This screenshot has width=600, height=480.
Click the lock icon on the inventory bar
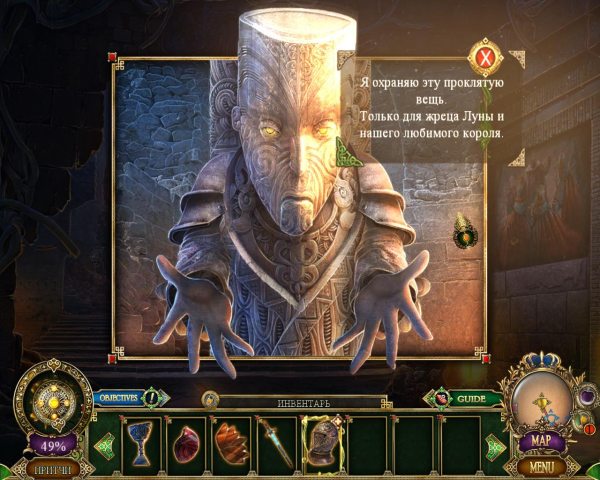tap(211, 400)
